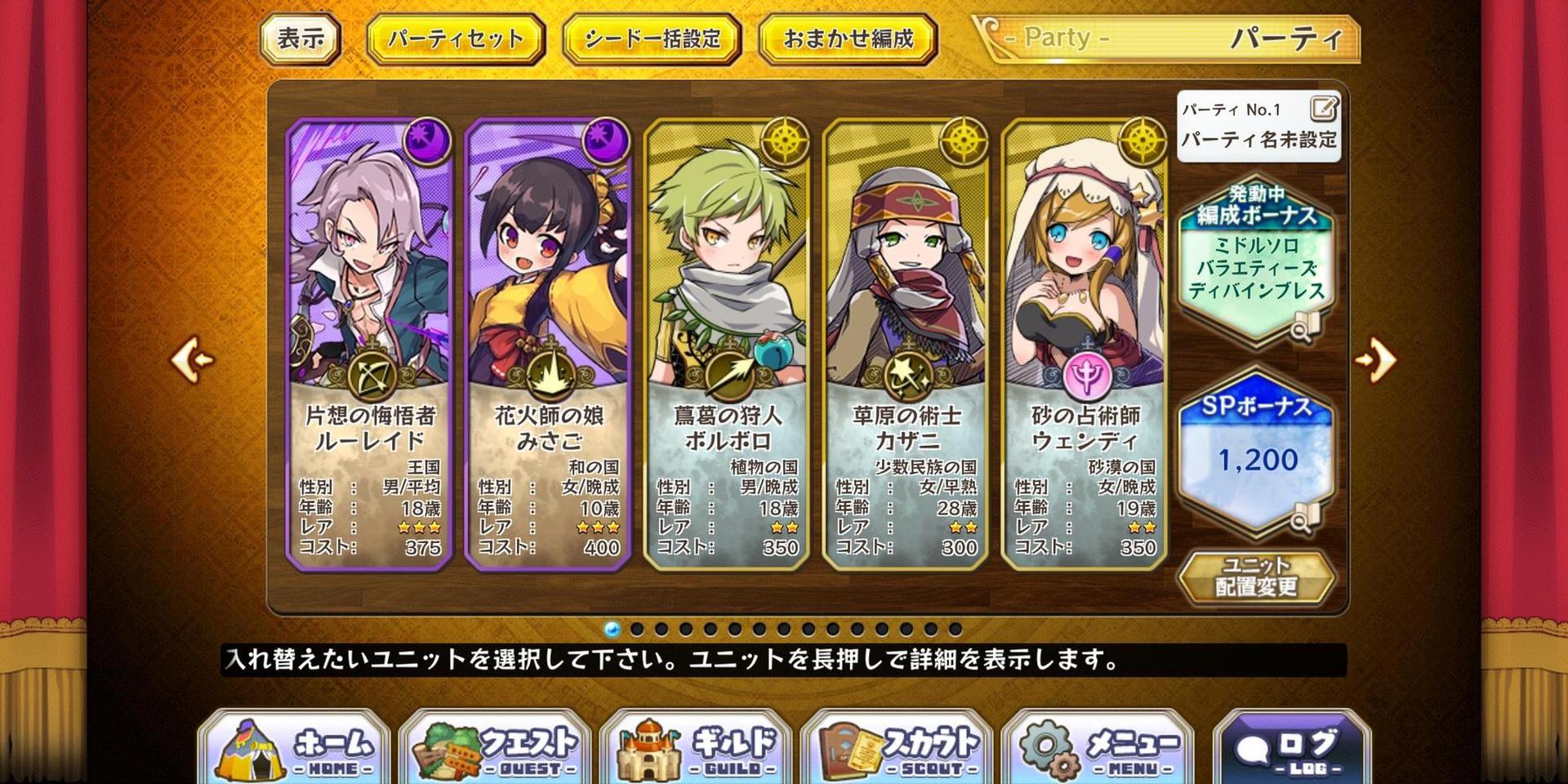The height and width of the screenshot is (784, 1568).
Task: Open the パーティセット party set menu
Action: pyautogui.click(x=455, y=39)
